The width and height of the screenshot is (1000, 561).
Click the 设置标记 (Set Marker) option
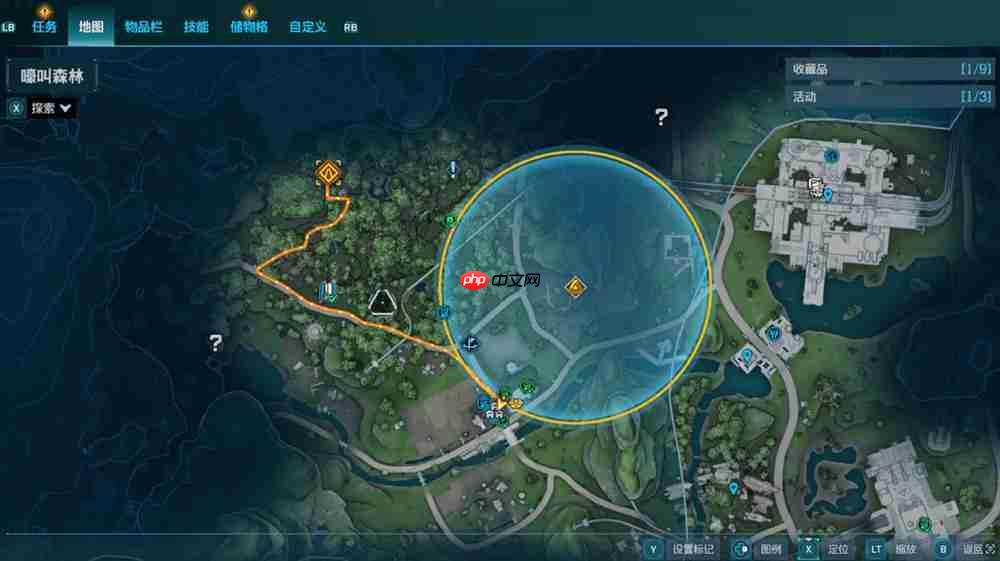click(693, 549)
